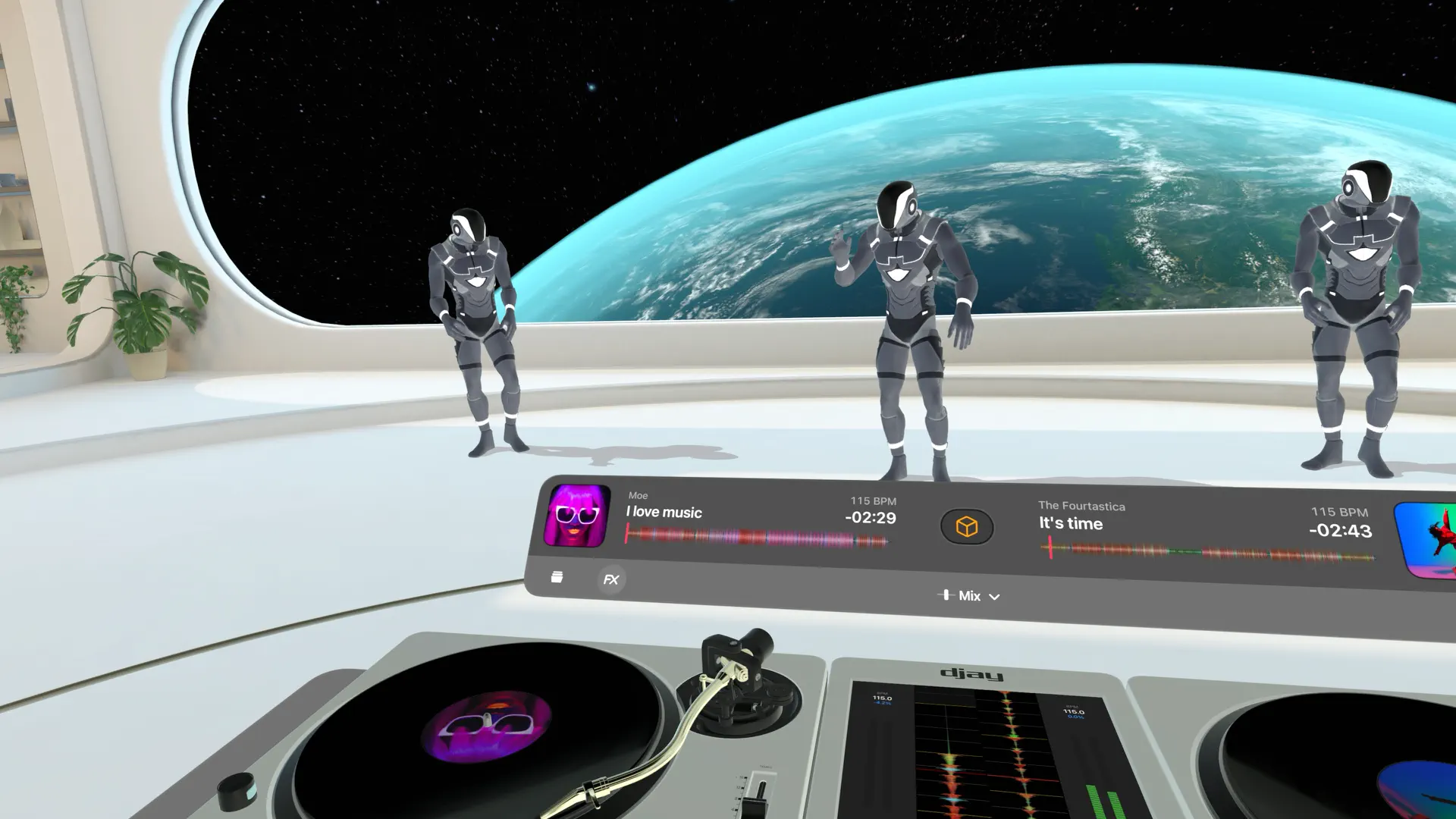Open the Mix control options
The height and width of the screenshot is (819, 1456).
click(x=971, y=596)
